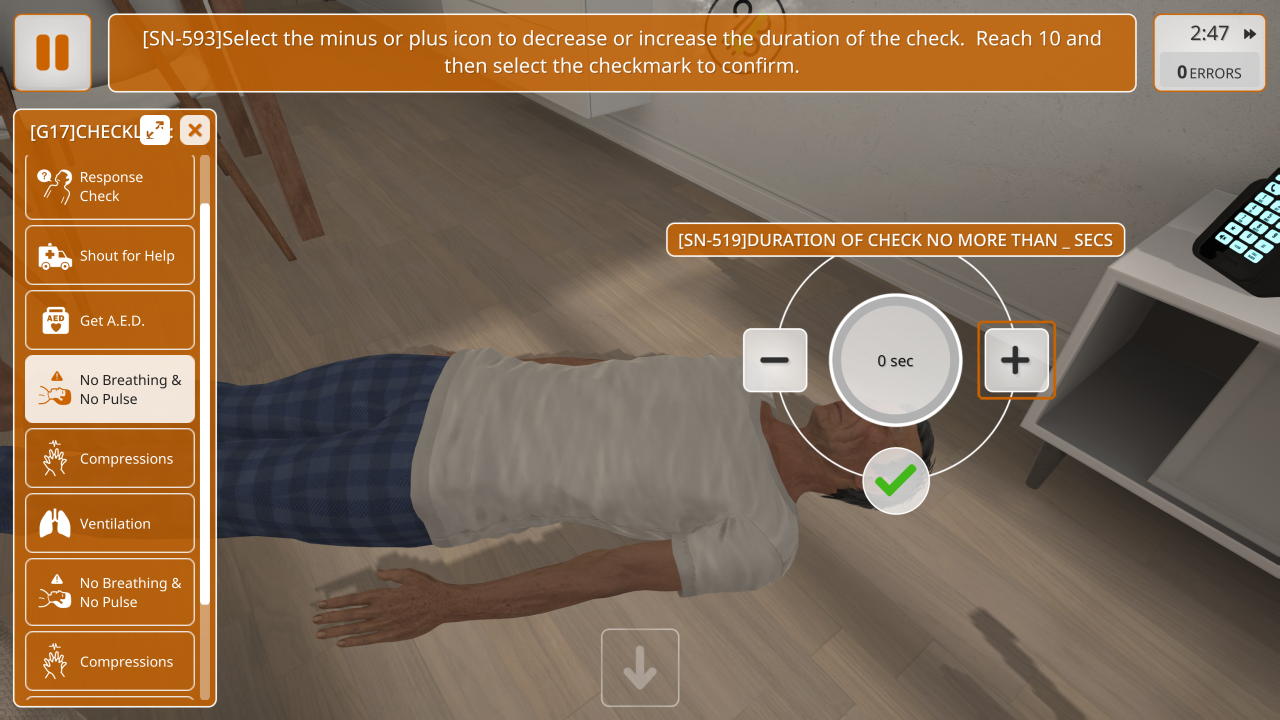
Task: Click the fast-forward arrows beside the timer
Action: [x=1250, y=34]
